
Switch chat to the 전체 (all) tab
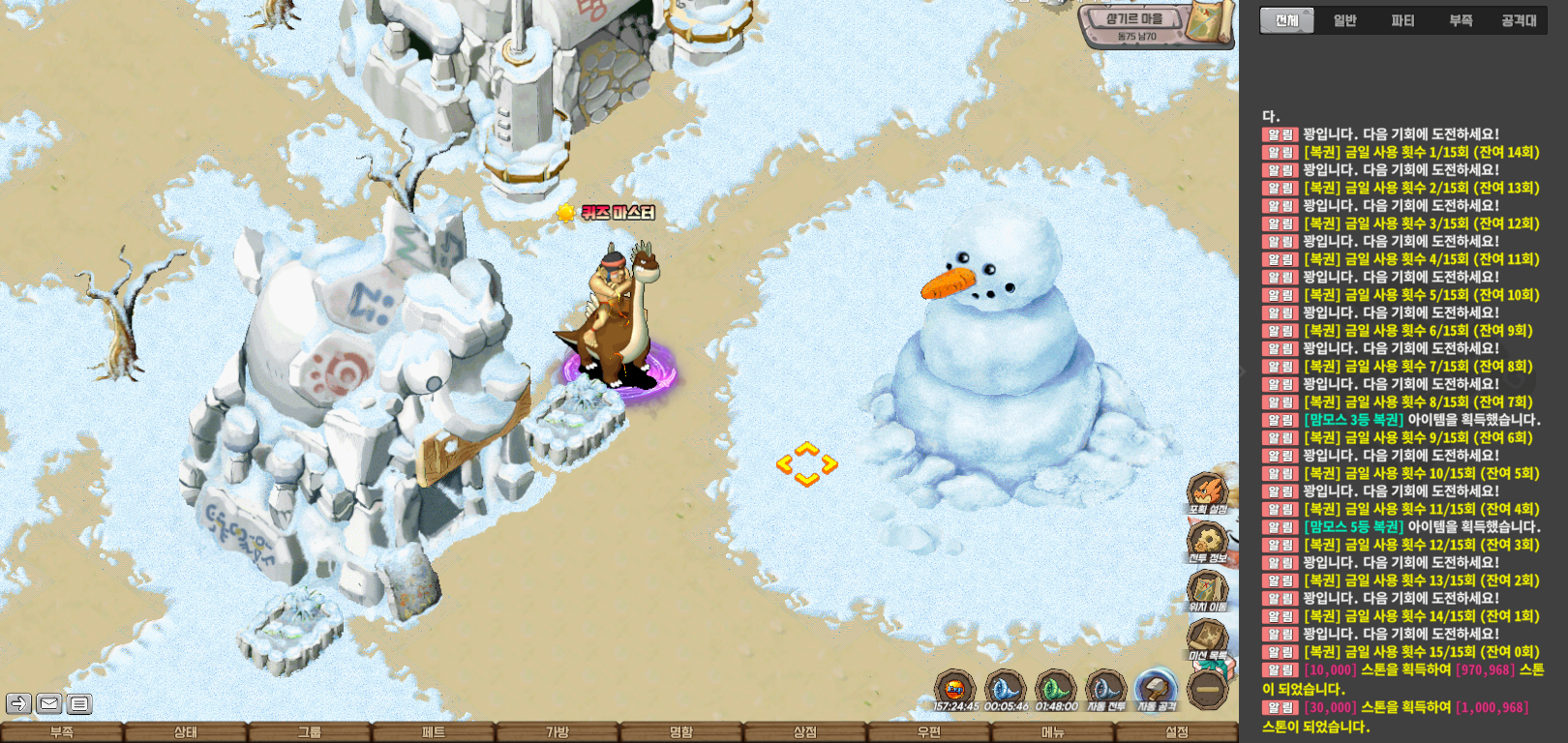click(1286, 20)
